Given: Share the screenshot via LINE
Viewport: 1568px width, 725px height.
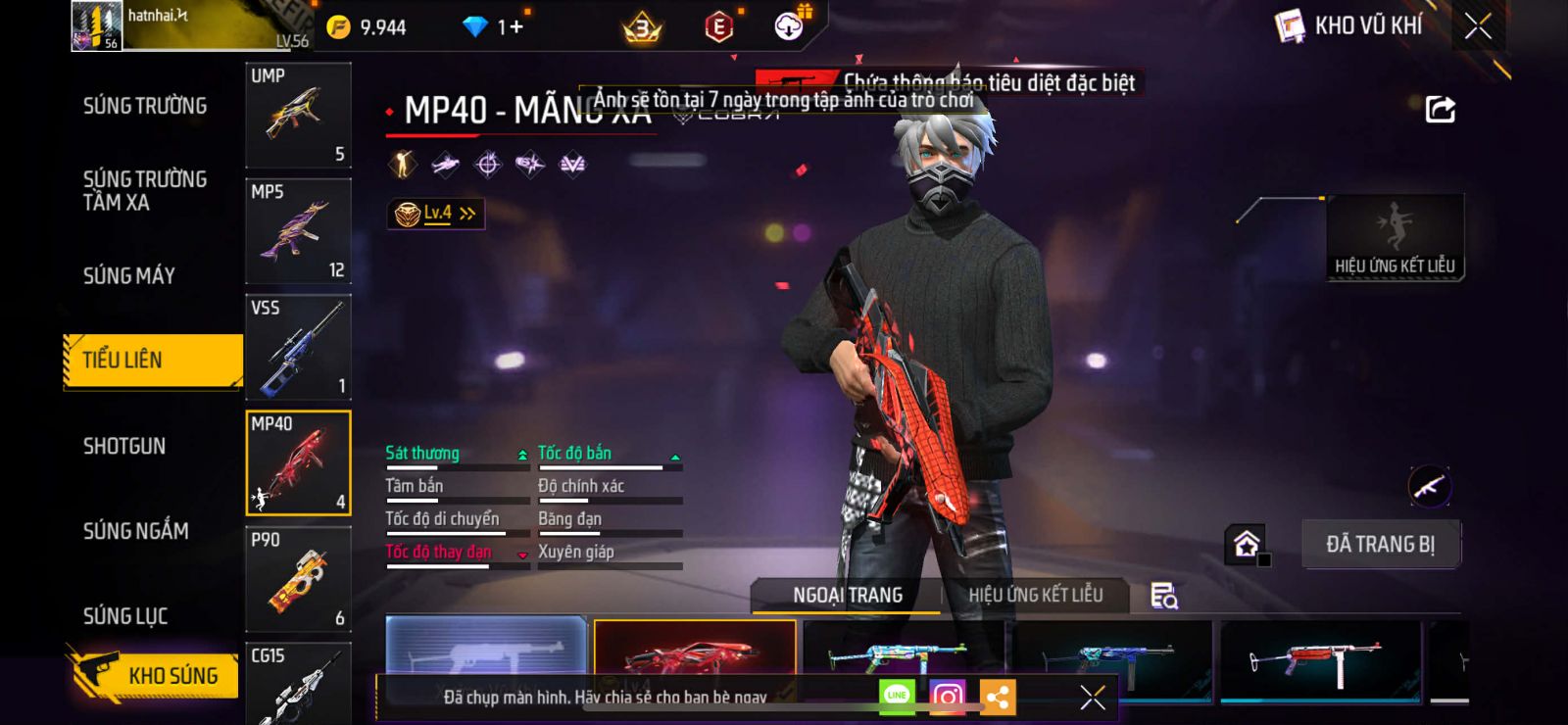Looking at the screenshot, I should coord(897,697).
